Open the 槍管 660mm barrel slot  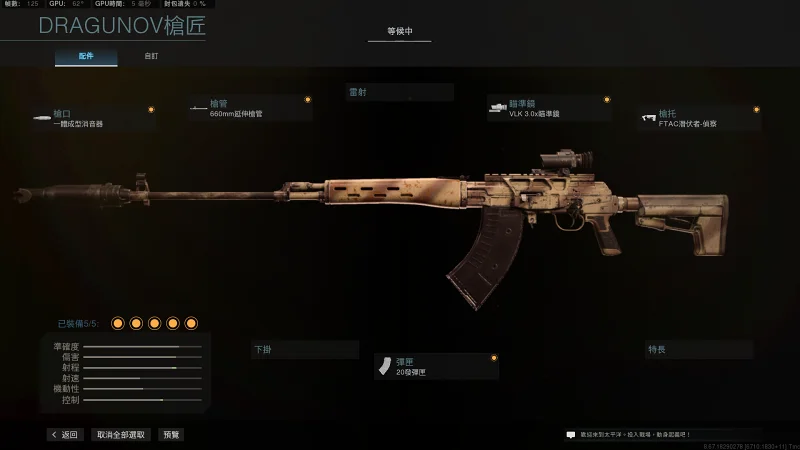(x=250, y=109)
